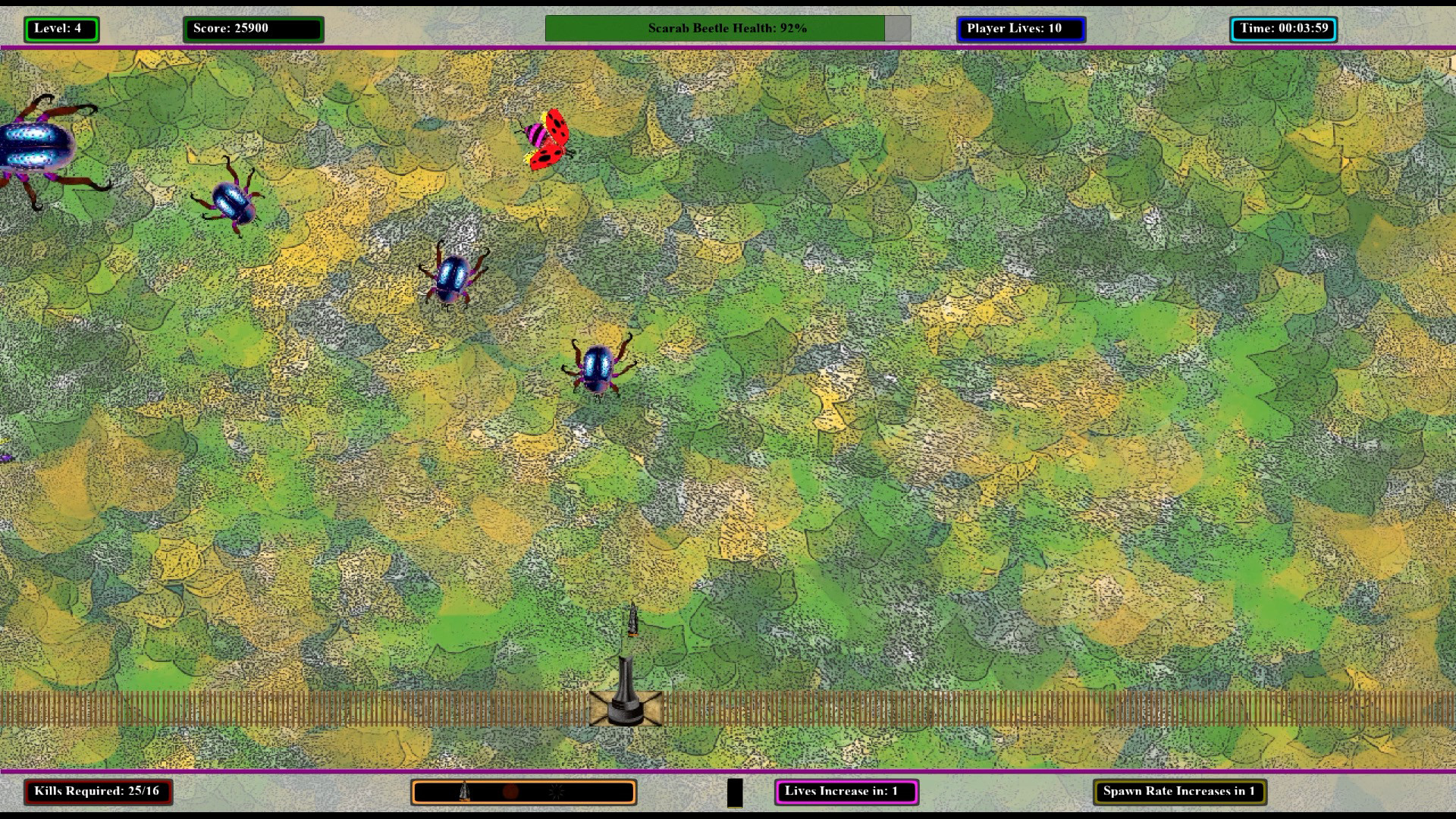This screenshot has height=819, width=1456.
Task: Select the red orb weapon icon
Action: coord(510,792)
